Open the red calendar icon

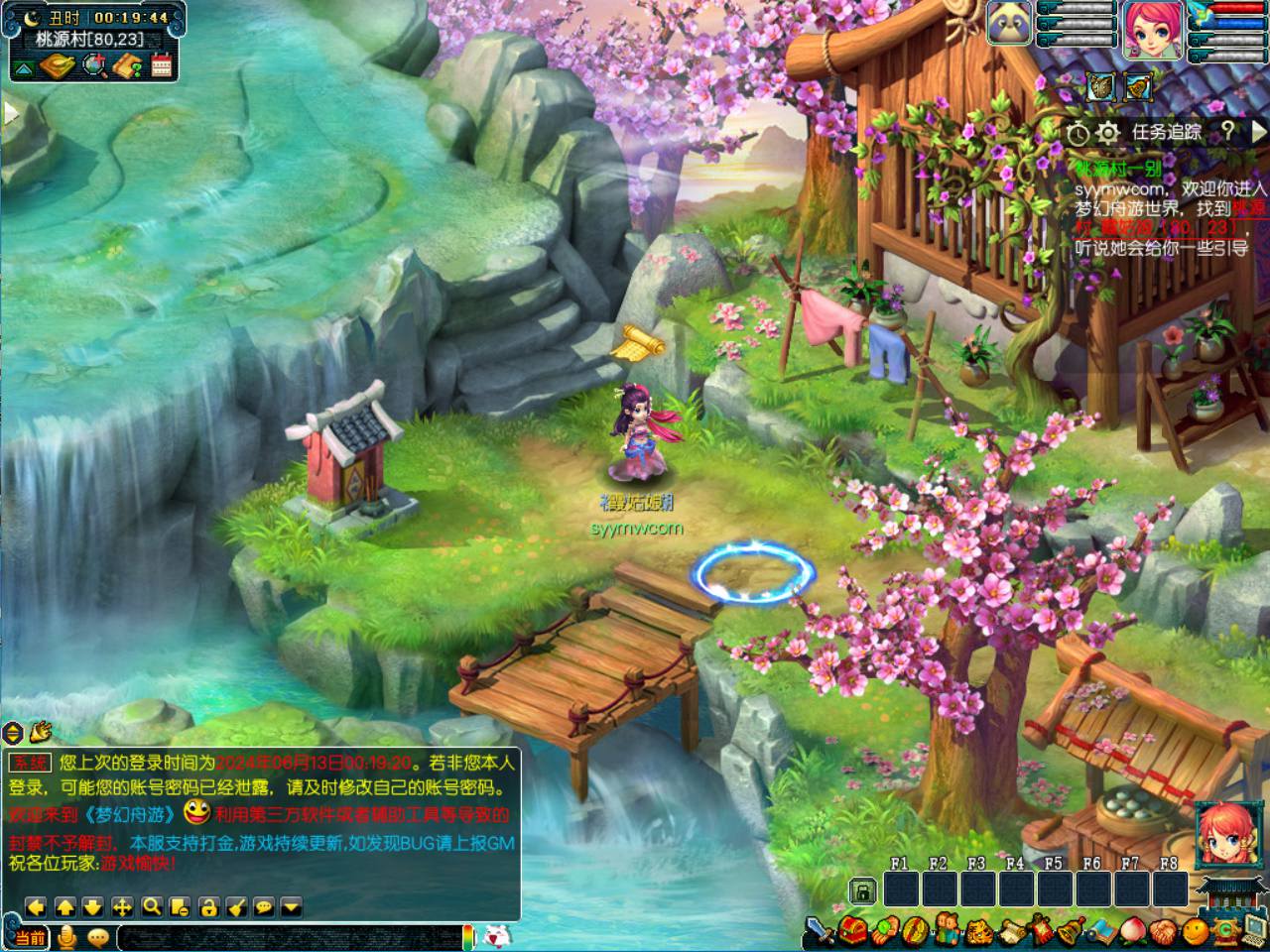pos(162,66)
